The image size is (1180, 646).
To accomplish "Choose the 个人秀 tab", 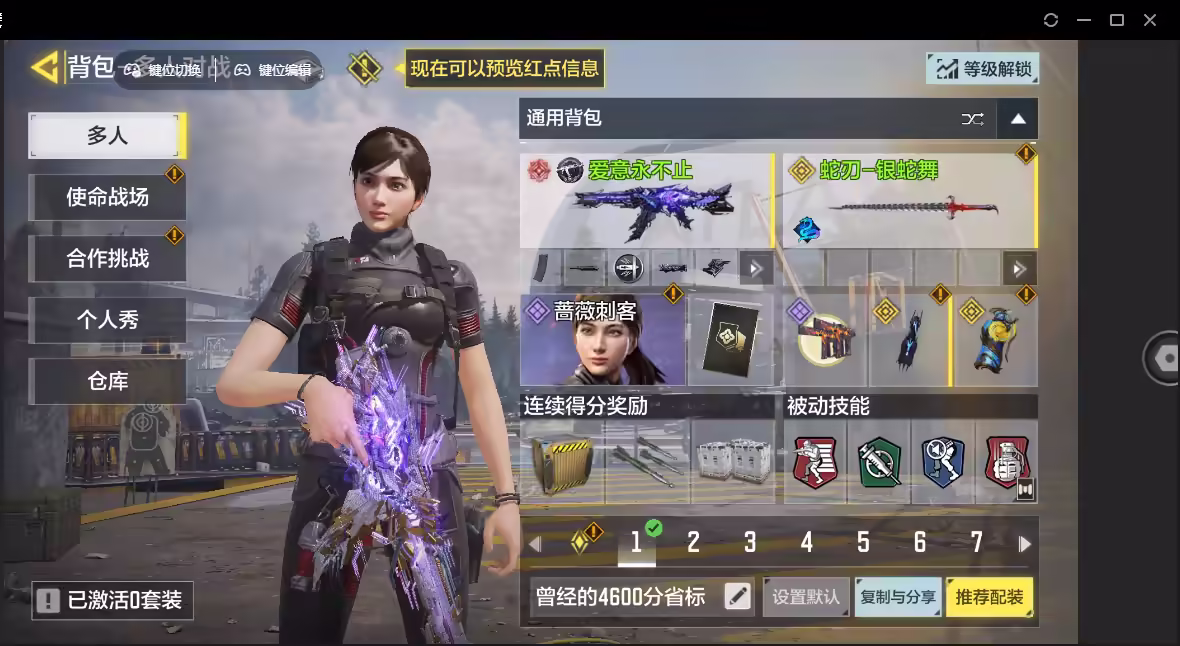I will pyautogui.click(x=107, y=320).
